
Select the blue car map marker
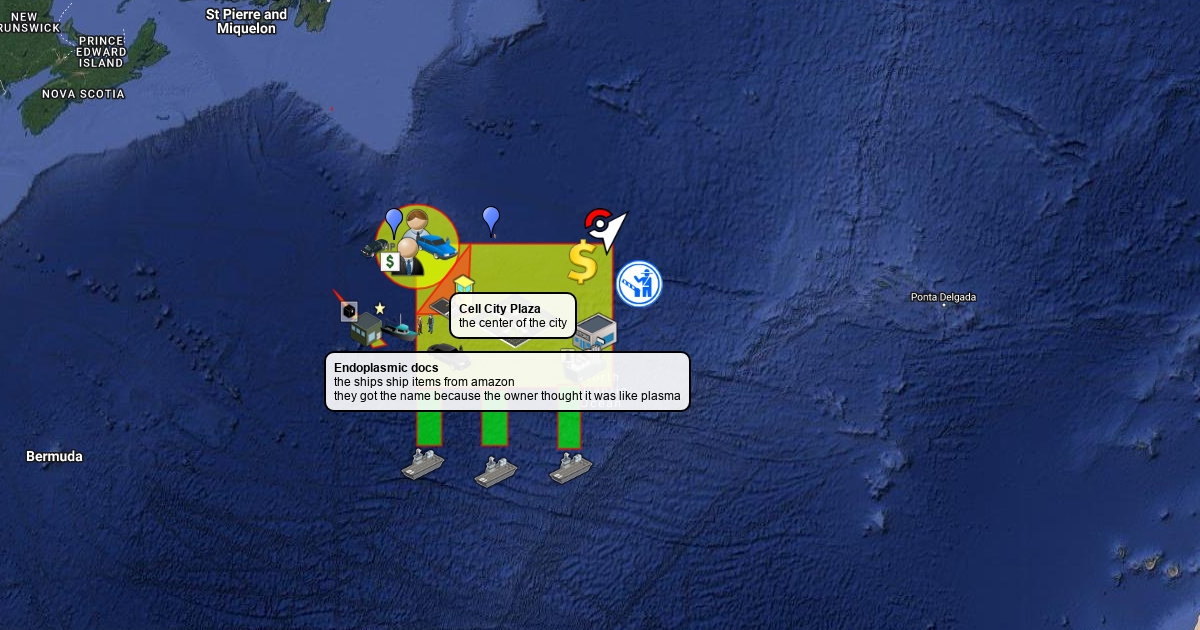coord(437,243)
